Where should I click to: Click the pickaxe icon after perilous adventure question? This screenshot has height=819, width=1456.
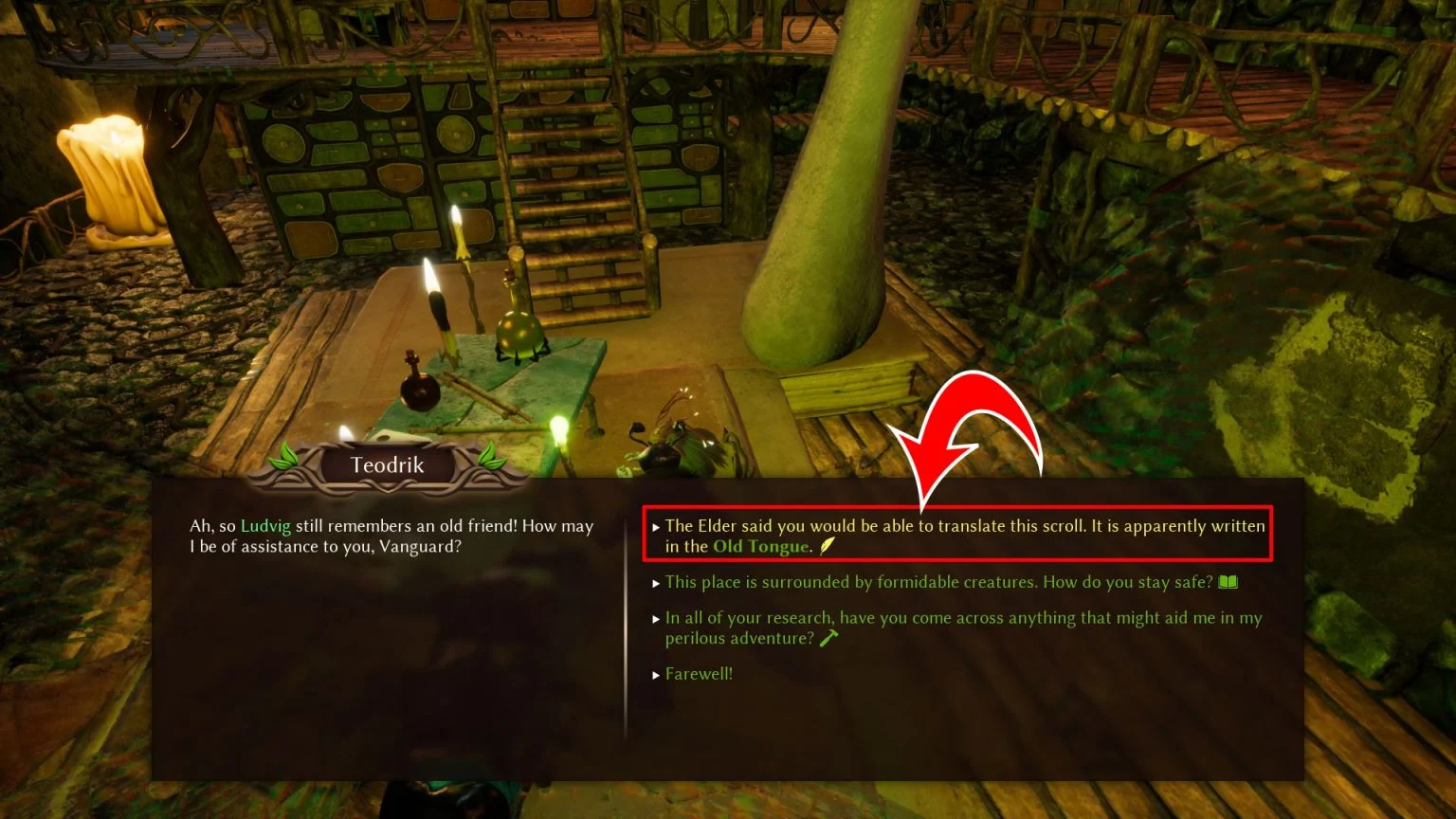[829, 637]
